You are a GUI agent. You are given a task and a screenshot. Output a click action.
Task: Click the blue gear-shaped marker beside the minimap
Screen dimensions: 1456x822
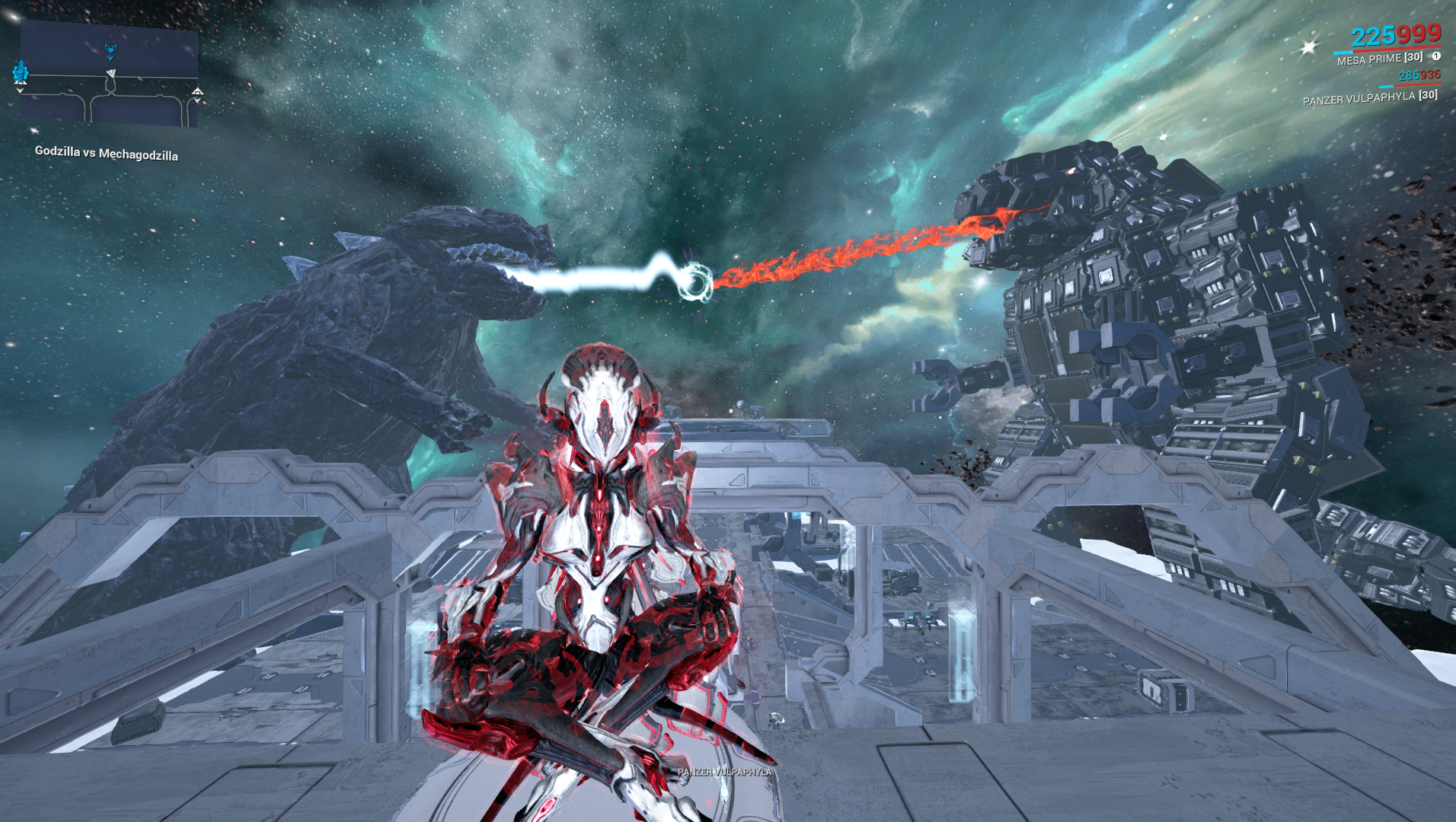(21, 72)
